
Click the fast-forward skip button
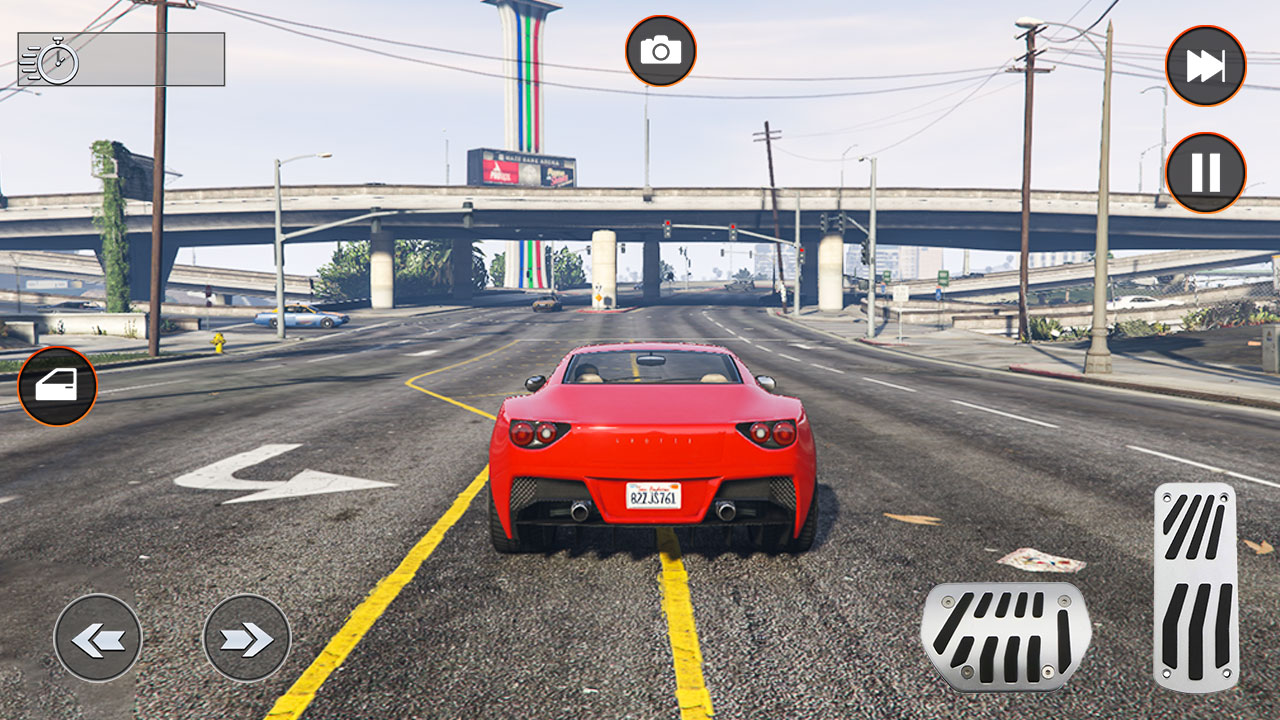1205,66
